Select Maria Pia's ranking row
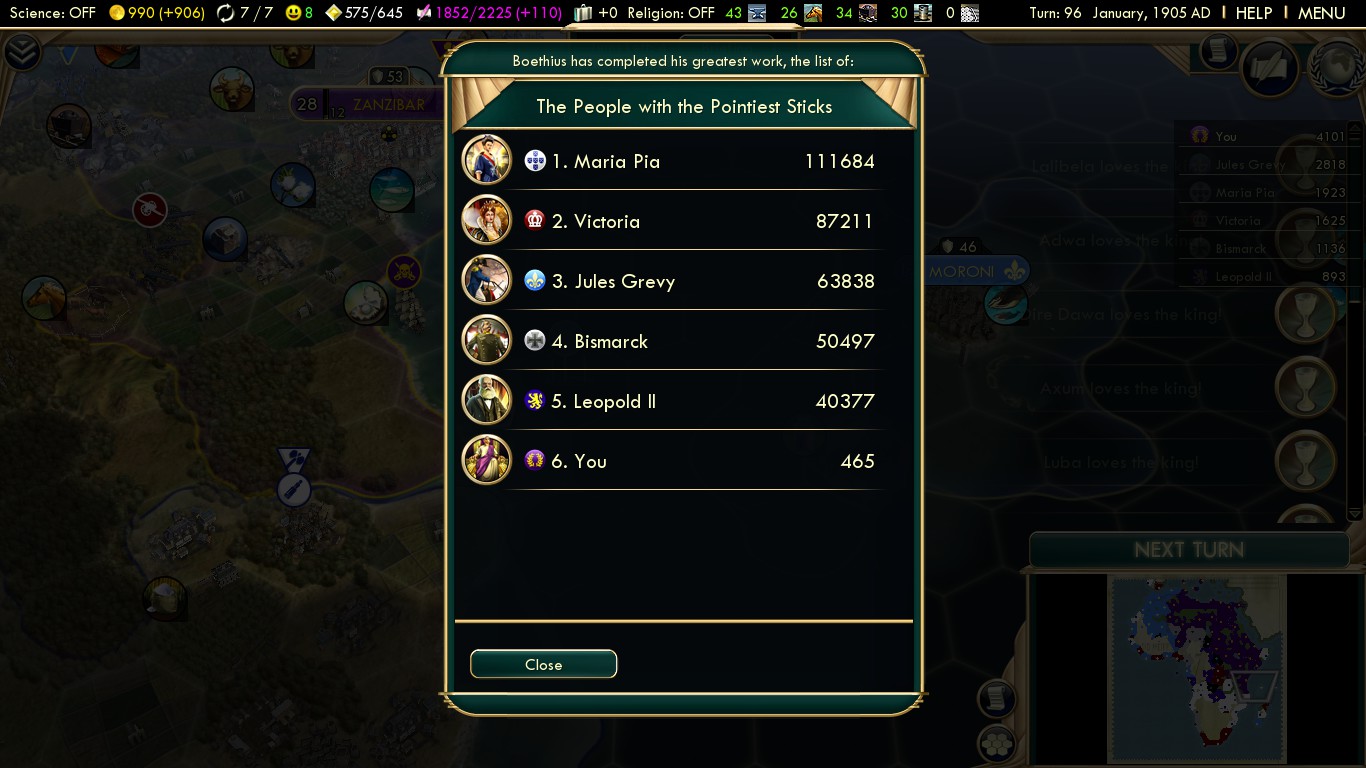The width and height of the screenshot is (1366, 768). (x=672, y=161)
